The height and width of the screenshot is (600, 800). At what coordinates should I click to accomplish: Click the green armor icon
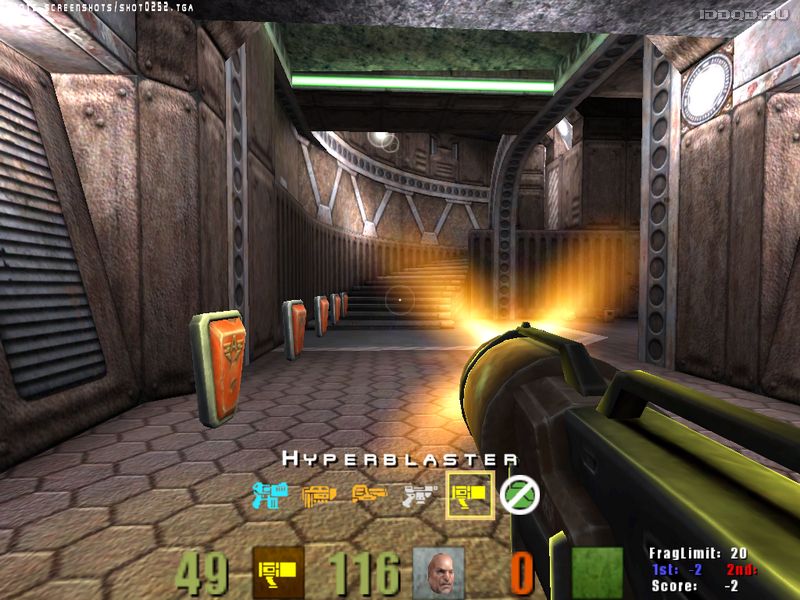pos(598,572)
